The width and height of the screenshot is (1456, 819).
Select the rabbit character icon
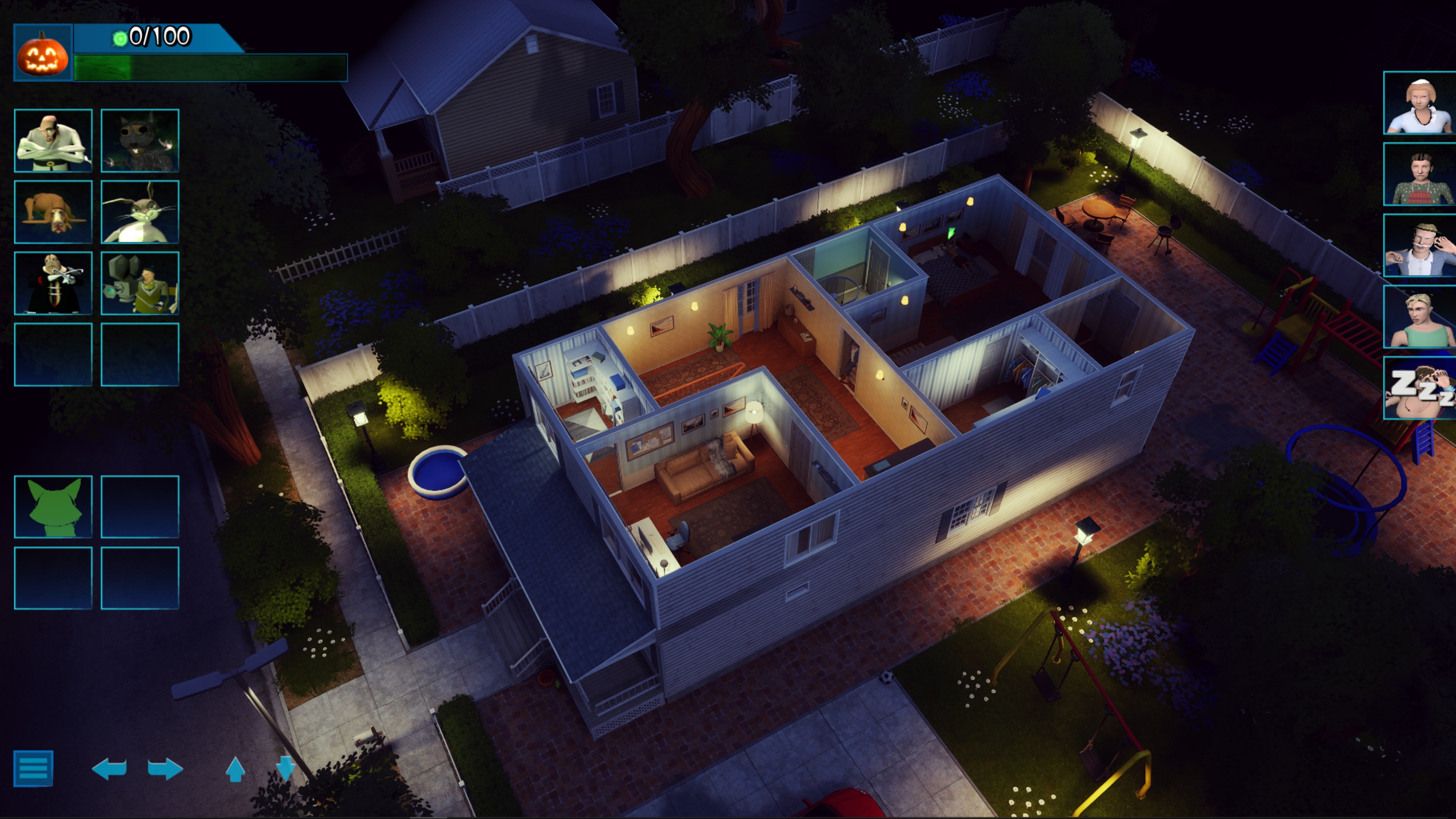click(x=140, y=212)
